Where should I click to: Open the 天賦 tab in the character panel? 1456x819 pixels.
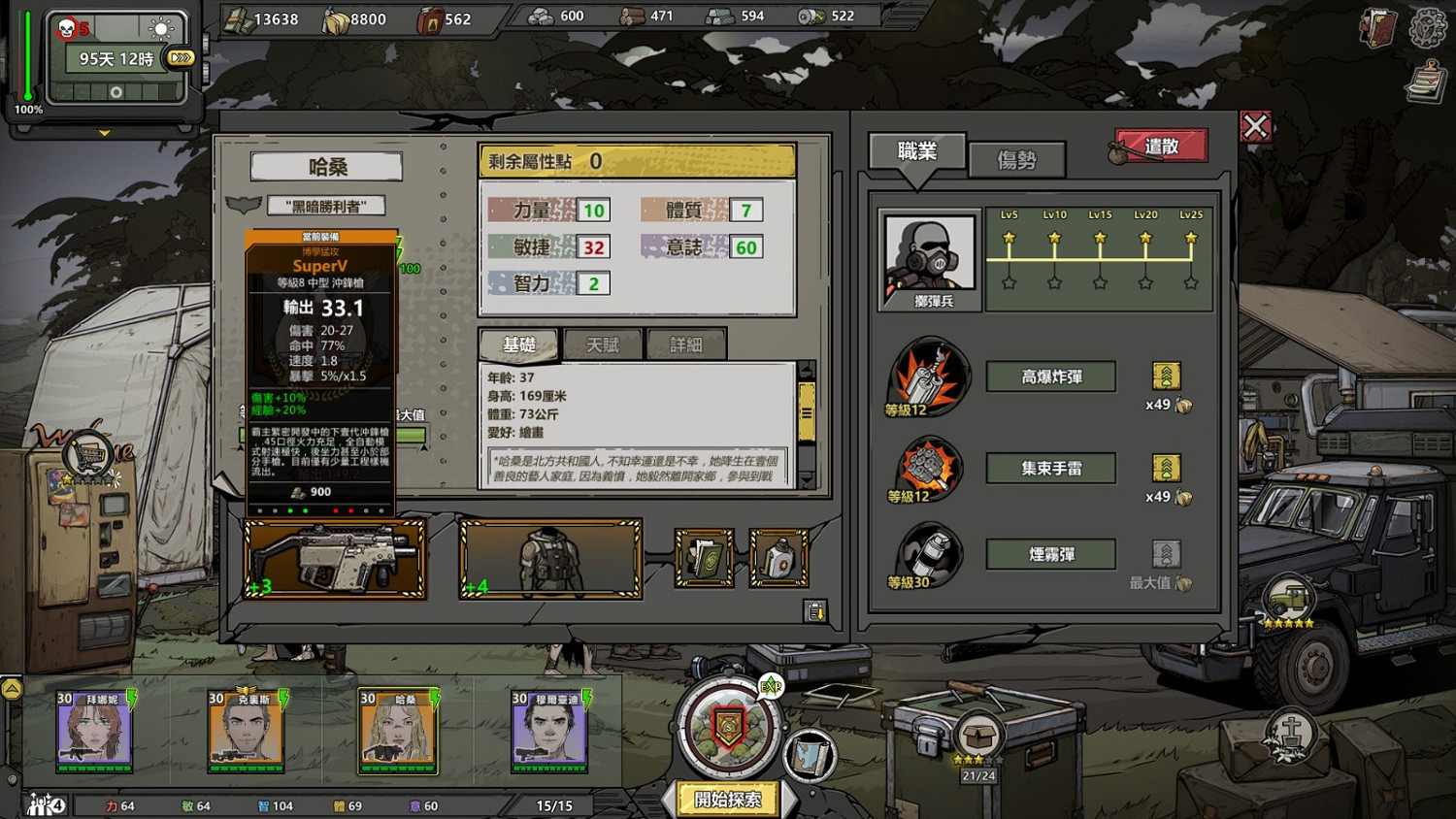coord(603,344)
